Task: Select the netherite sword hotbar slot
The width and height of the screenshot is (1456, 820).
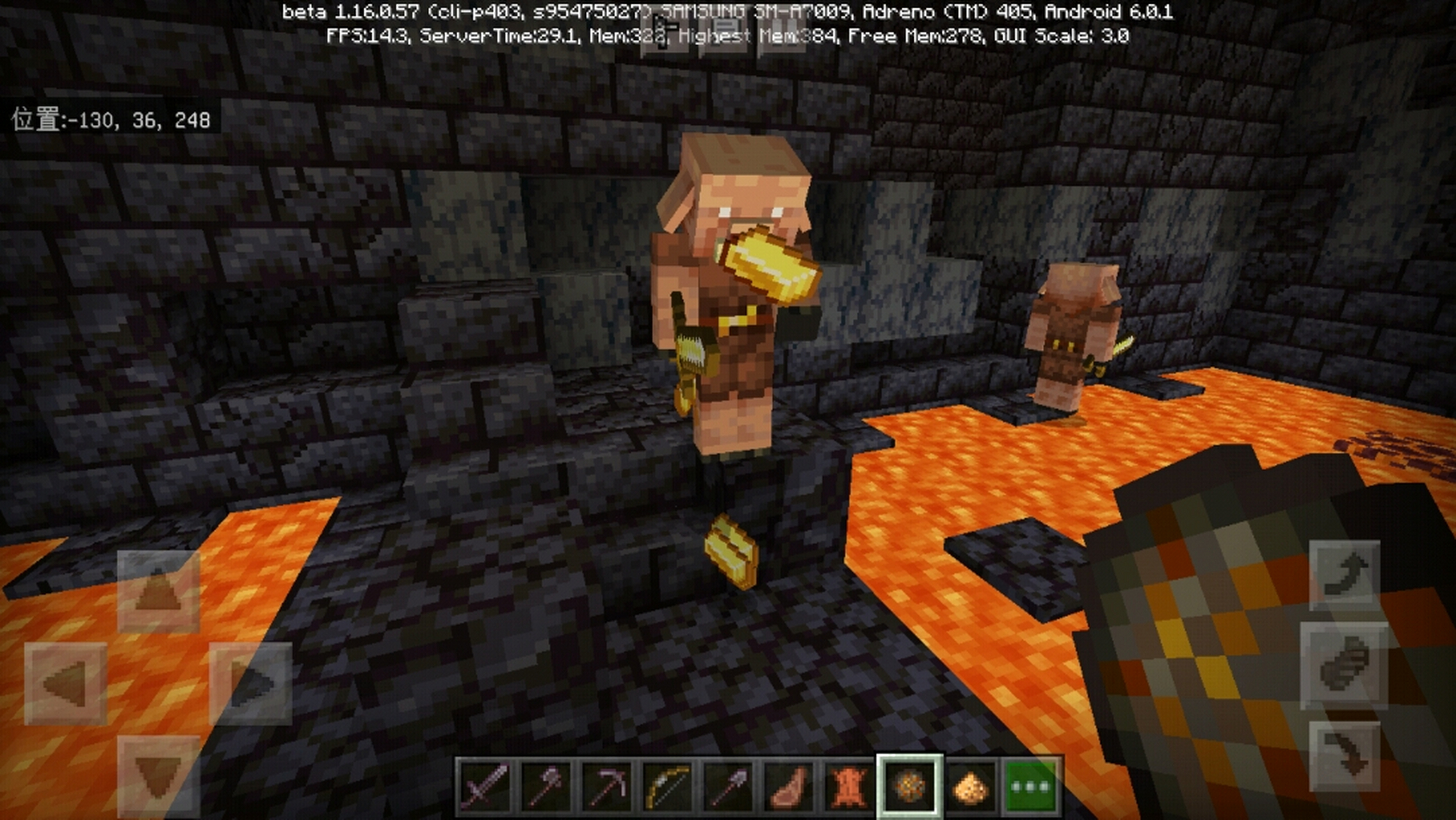Action: tap(485, 785)
